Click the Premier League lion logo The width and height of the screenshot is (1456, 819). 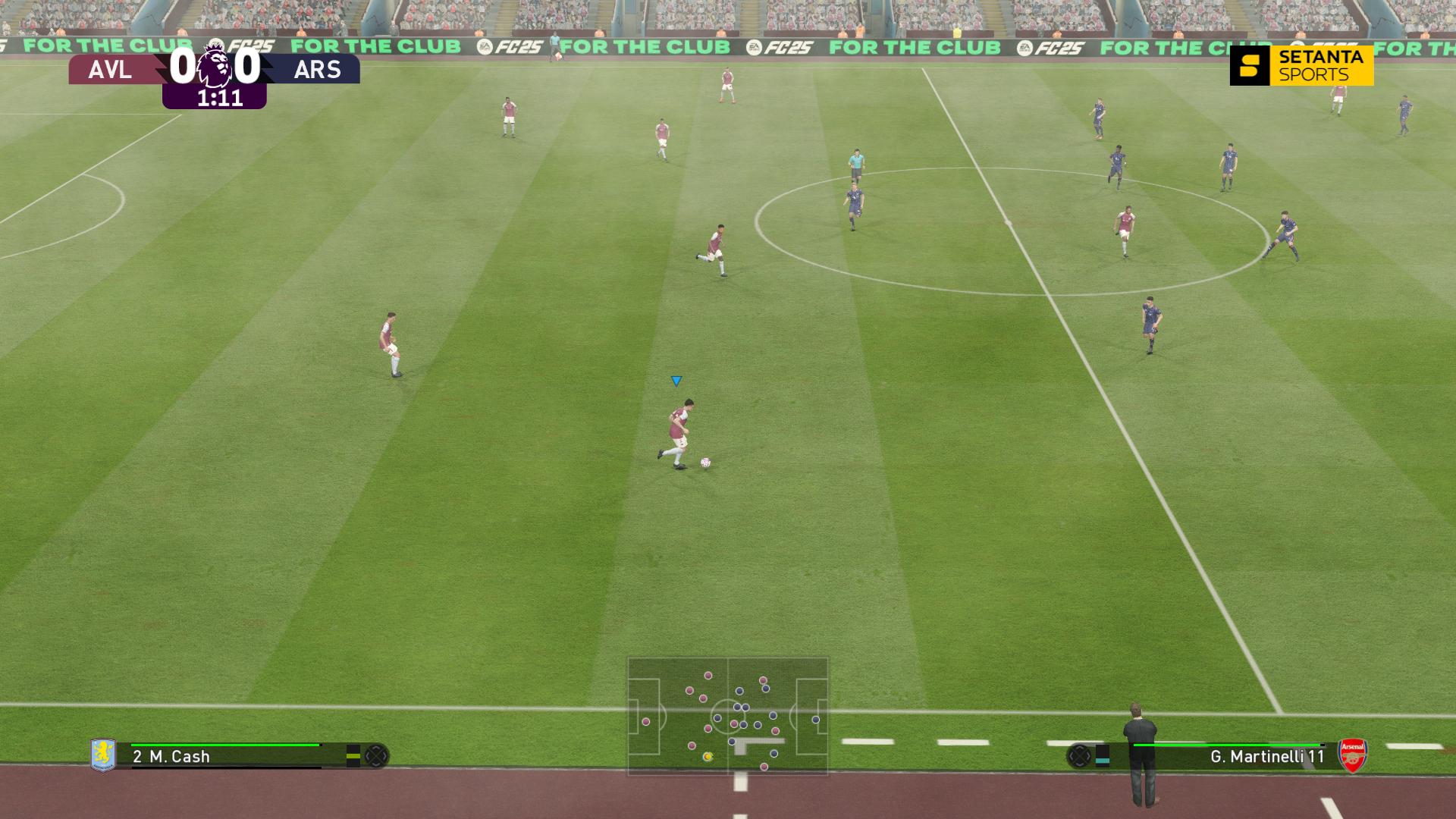pyautogui.click(x=215, y=67)
